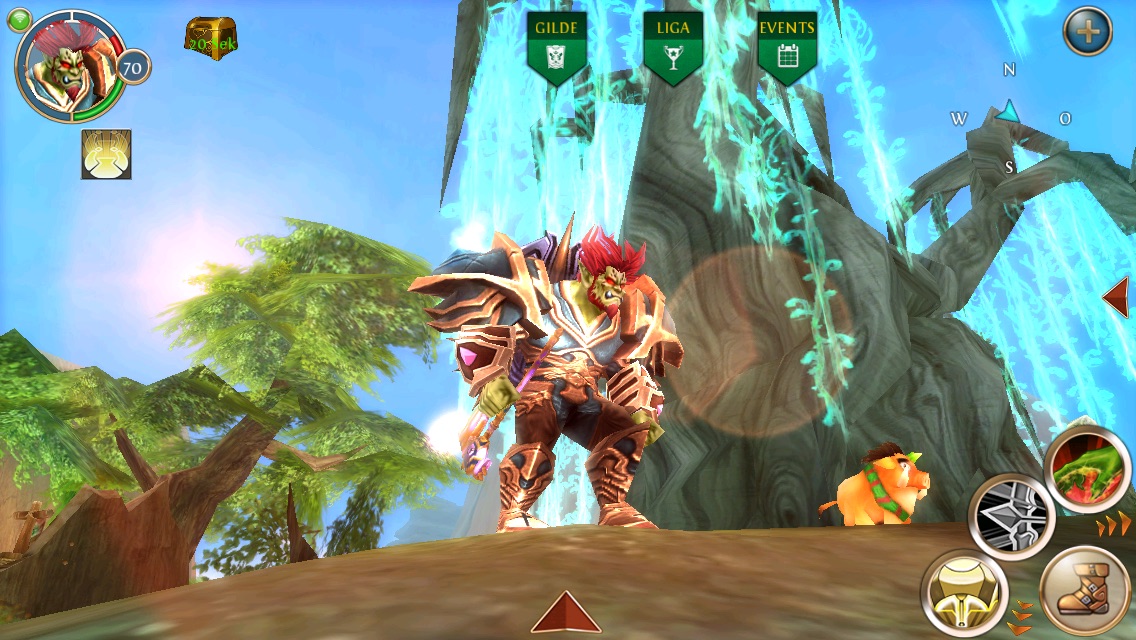
Task: Expand the side panel with red arrow
Action: point(1115,297)
